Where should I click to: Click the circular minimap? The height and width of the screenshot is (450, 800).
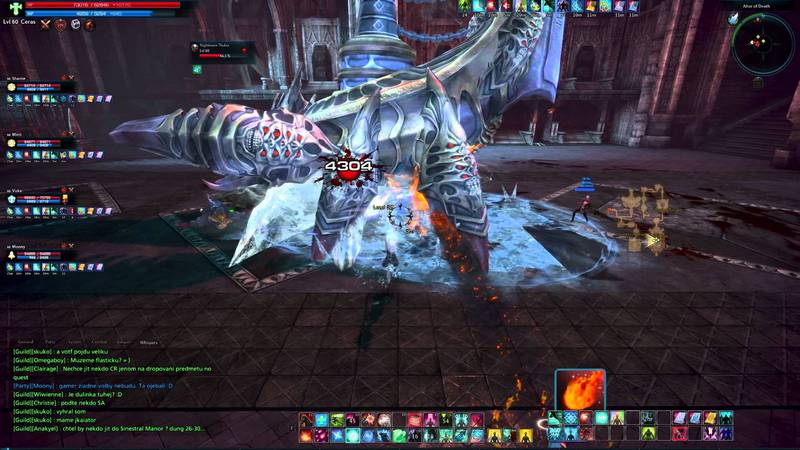pyautogui.click(x=761, y=43)
